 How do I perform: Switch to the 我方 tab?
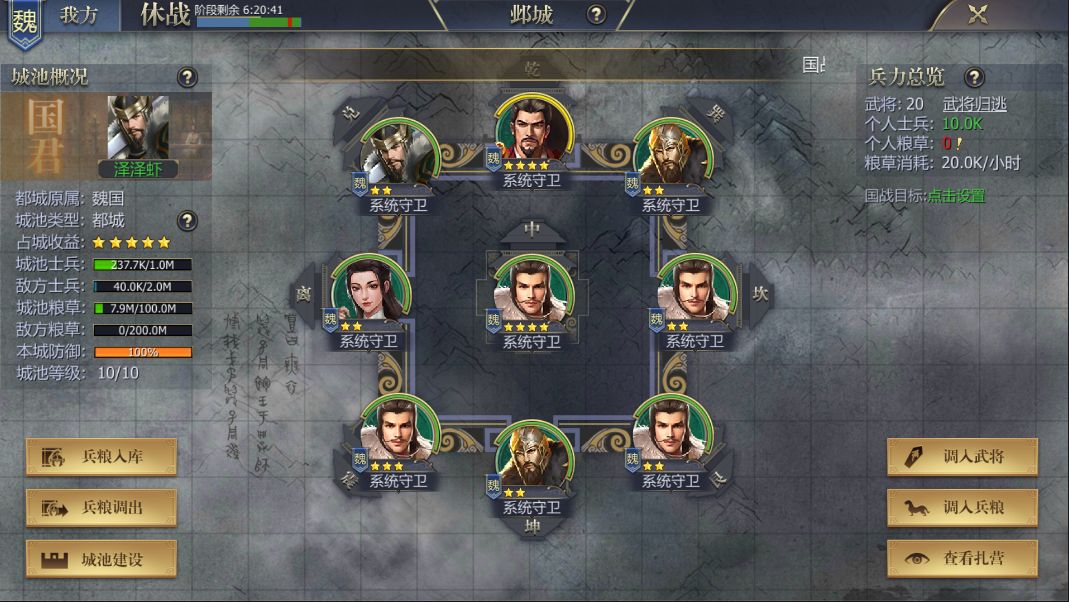[x=78, y=15]
